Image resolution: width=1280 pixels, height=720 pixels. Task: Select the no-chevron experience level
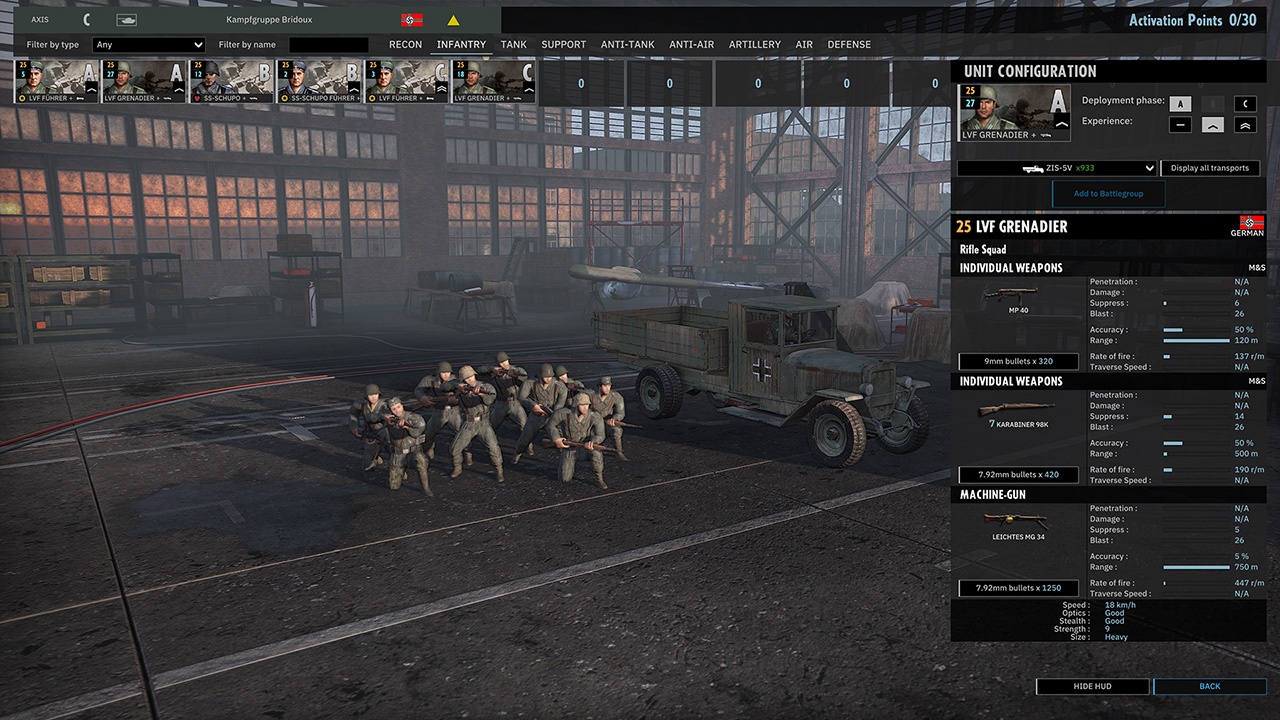[x=1181, y=125]
